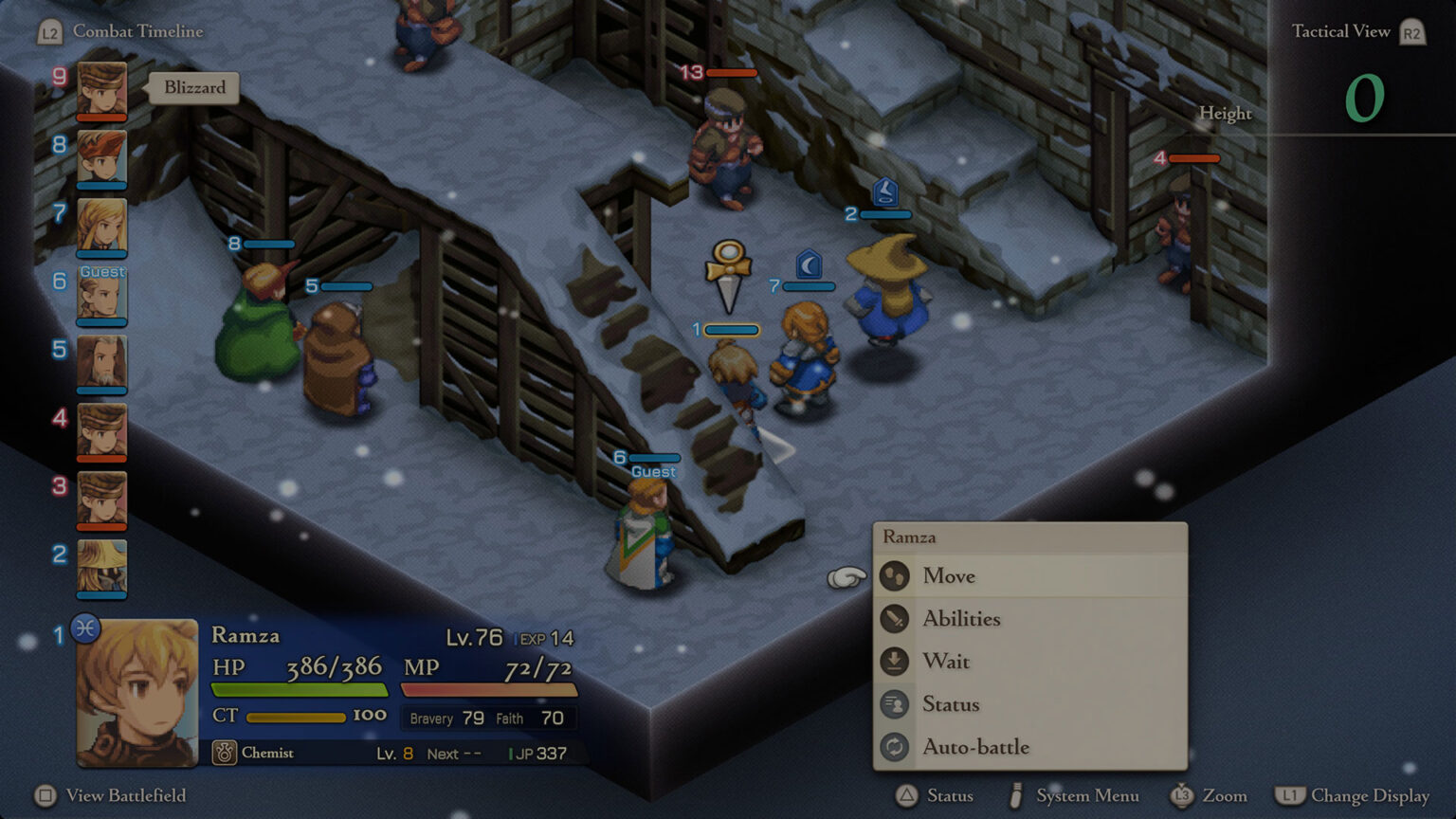
Task: Open the Combat Timeline via the L2 icon
Action: 50,30
